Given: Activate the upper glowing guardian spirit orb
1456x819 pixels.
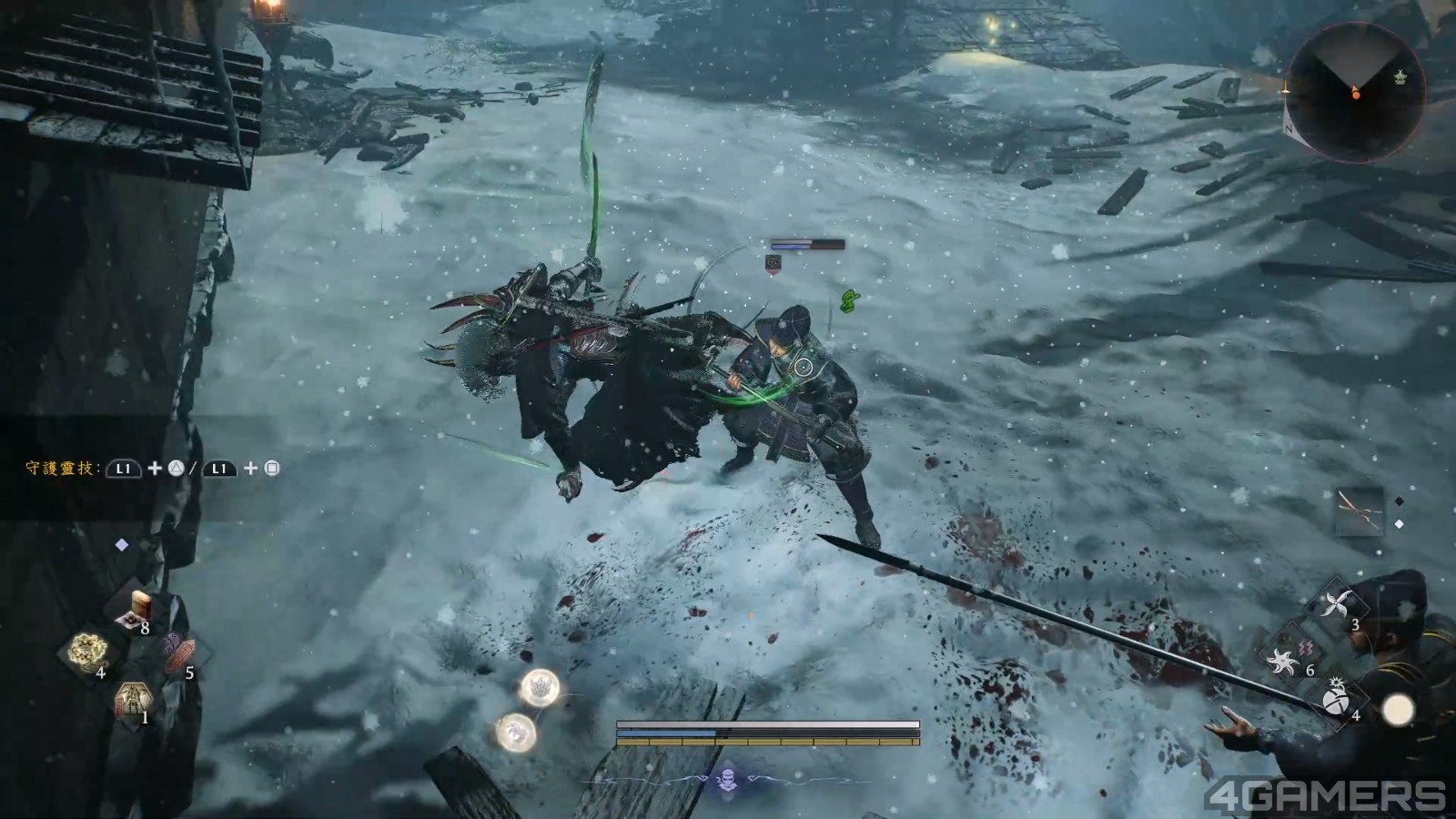Looking at the screenshot, I should pyautogui.click(x=539, y=688).
